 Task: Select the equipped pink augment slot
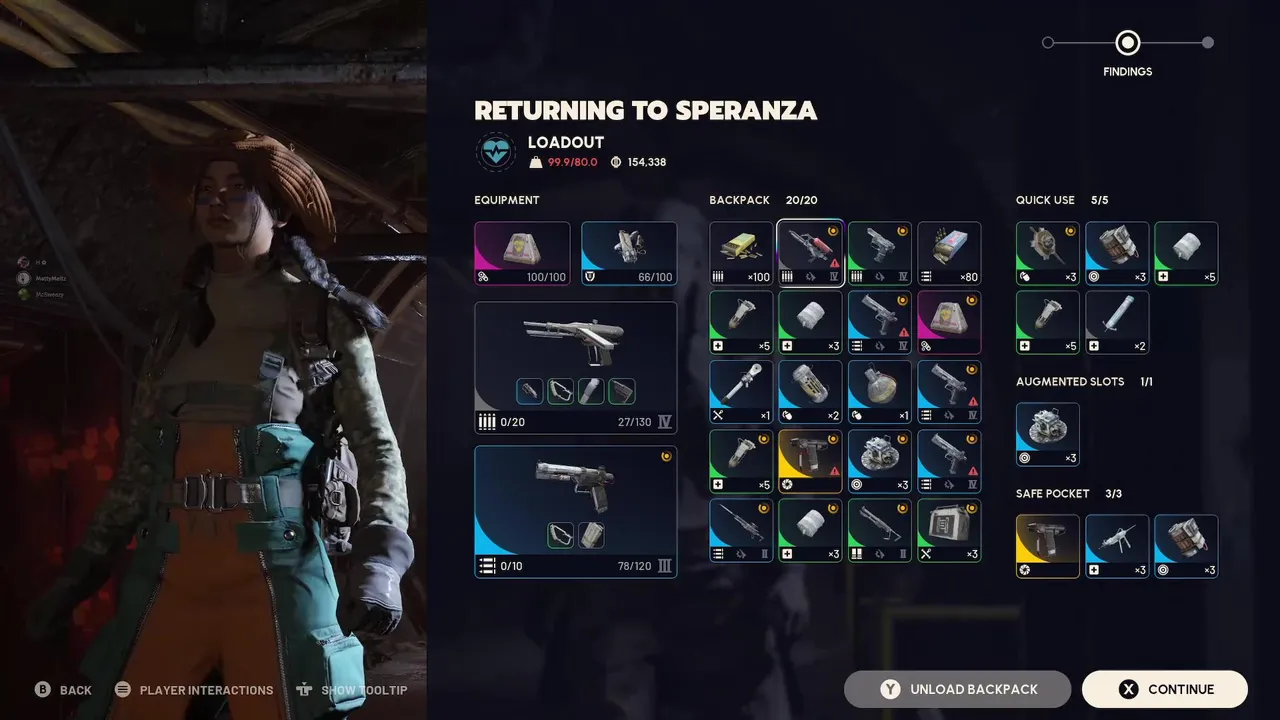coord(522,253)
